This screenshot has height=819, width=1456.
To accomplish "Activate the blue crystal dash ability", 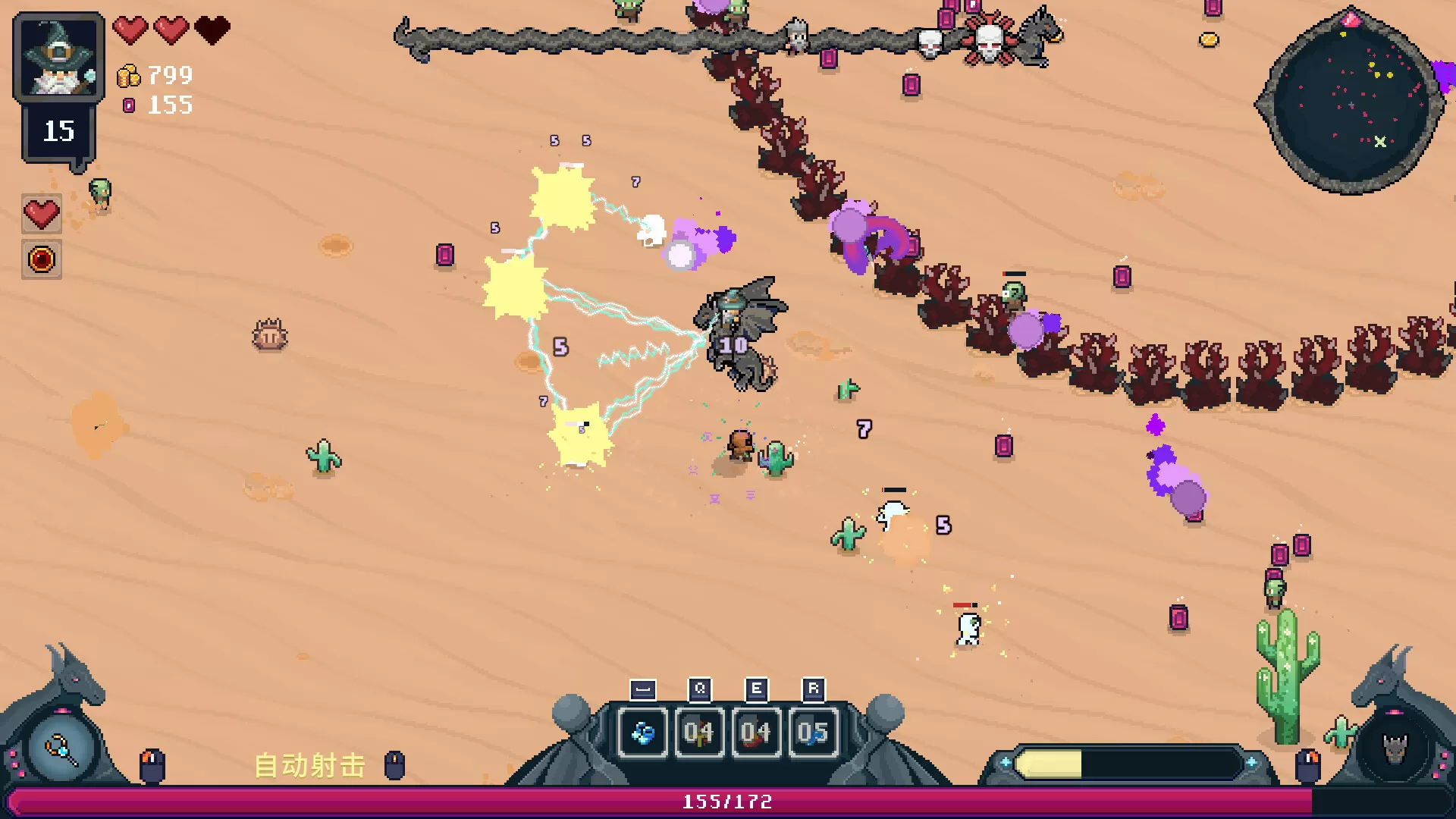I will (x=643, y=733).
